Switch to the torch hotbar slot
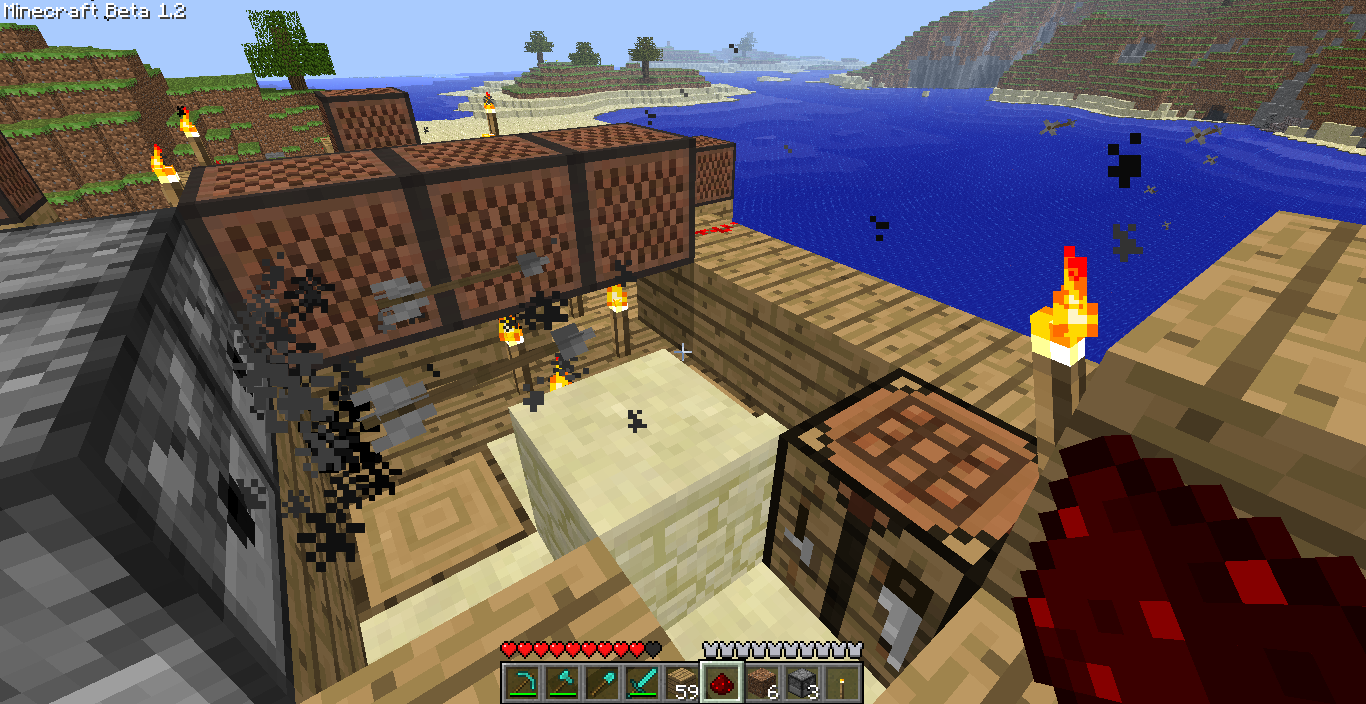The width and height of the screenshot is (1366, 704). [841, 683]
